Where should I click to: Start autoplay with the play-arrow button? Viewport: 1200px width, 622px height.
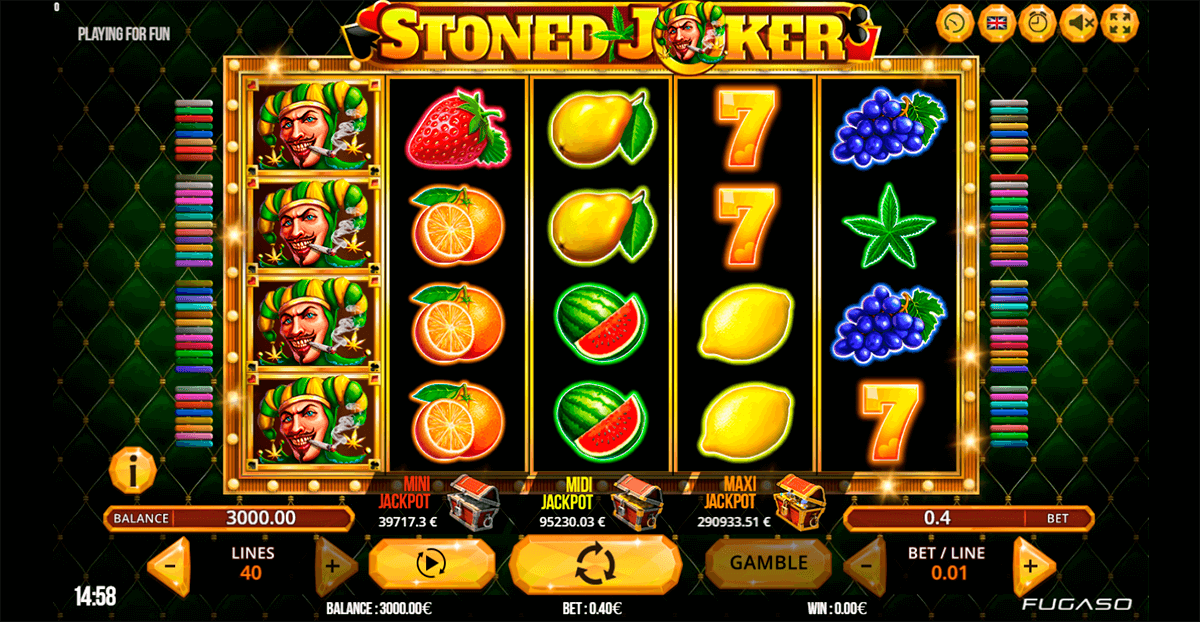[430, 565]
